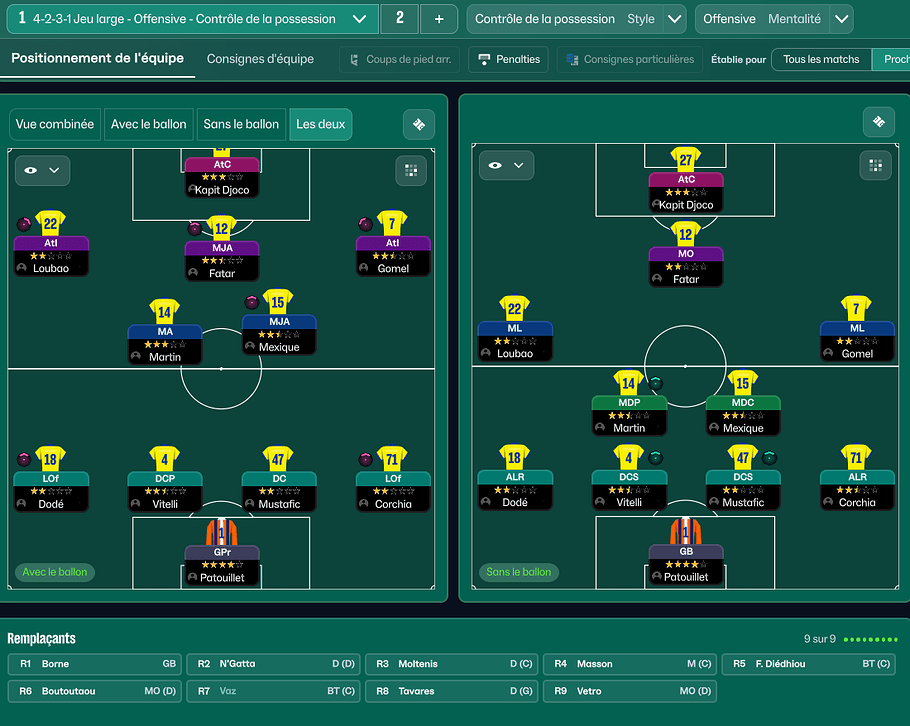
Task: Show the Vue combinée view
Action: pyautogui.click(x=55, y=124)
